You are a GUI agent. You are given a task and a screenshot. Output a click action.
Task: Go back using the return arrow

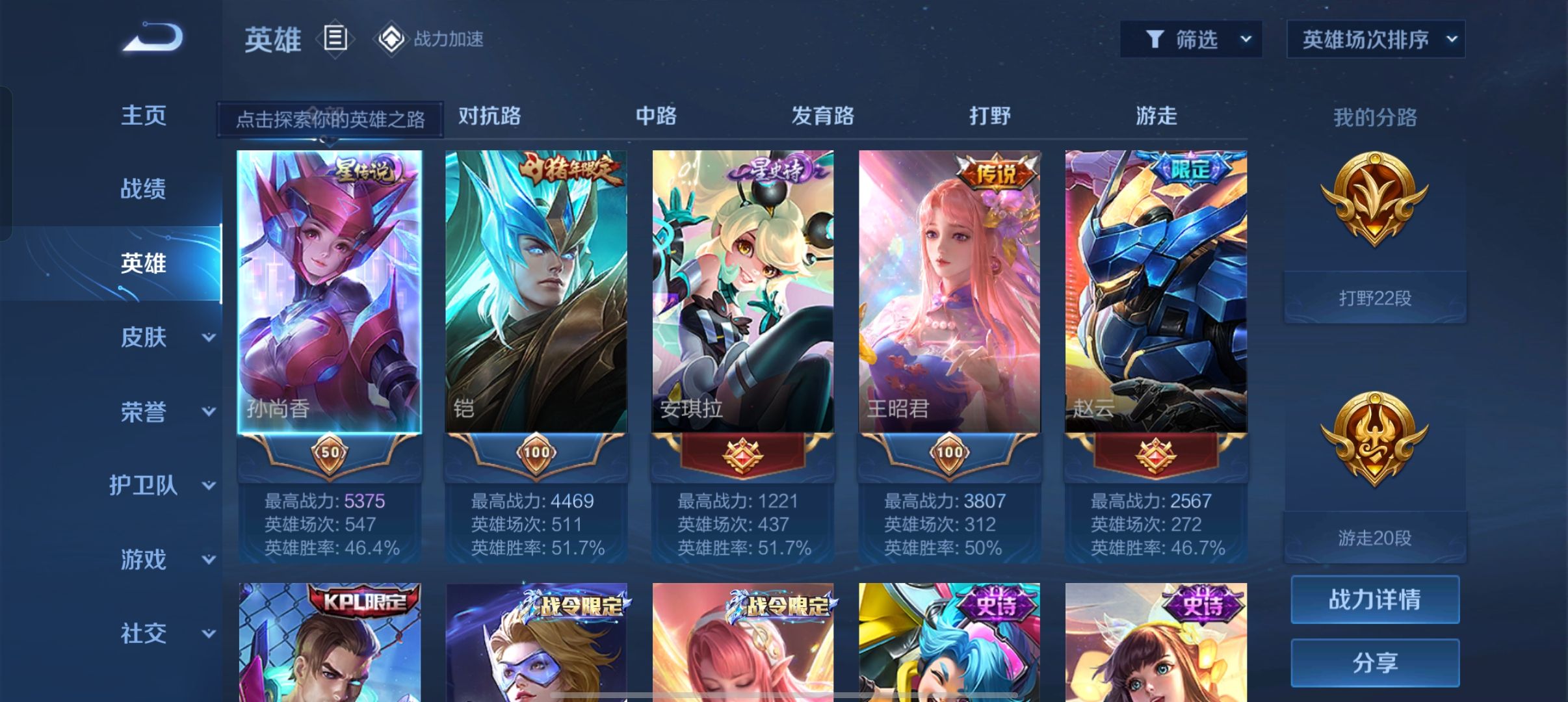[153, 38]
